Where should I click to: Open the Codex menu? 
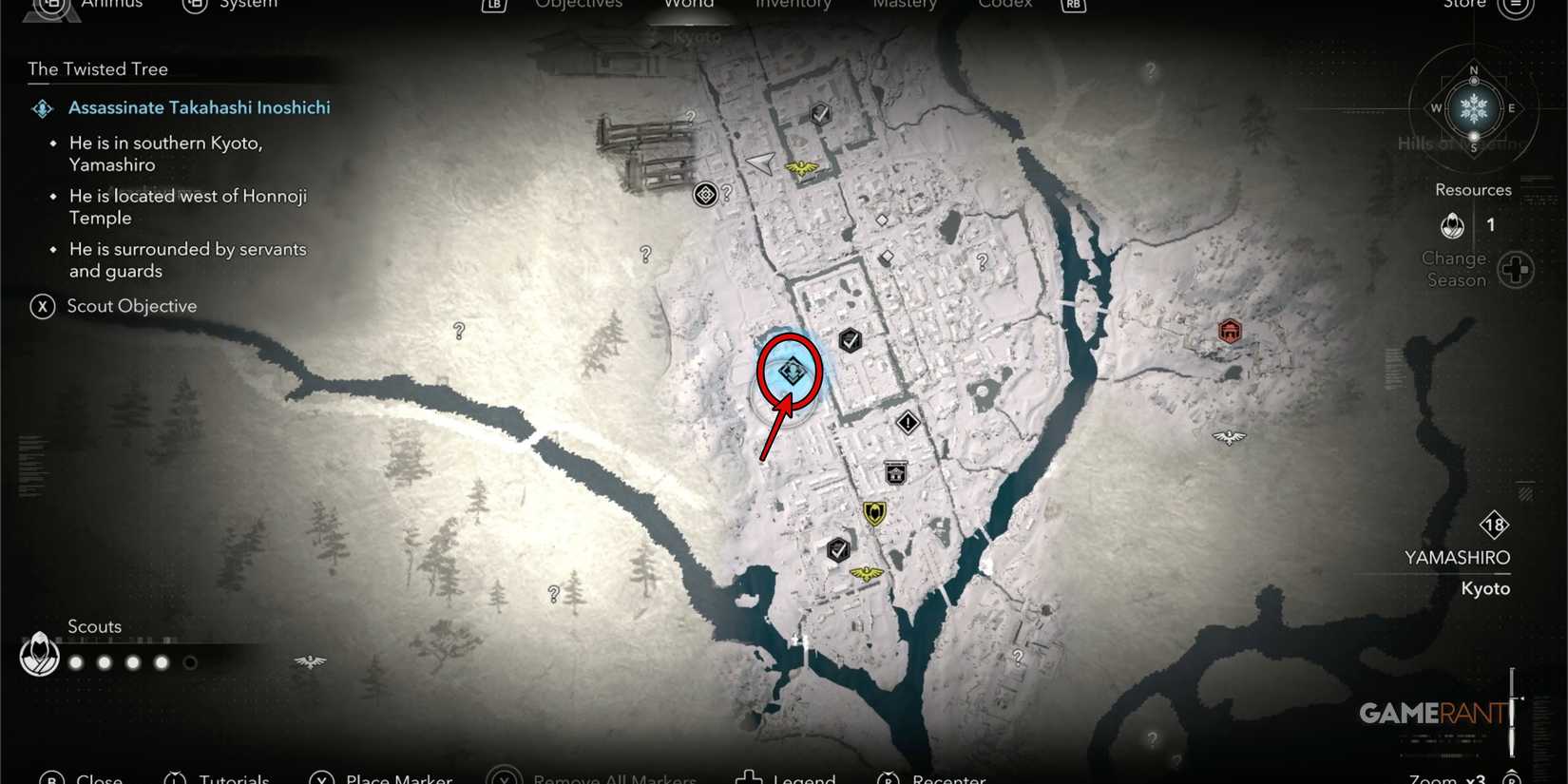coord(1004,6)
